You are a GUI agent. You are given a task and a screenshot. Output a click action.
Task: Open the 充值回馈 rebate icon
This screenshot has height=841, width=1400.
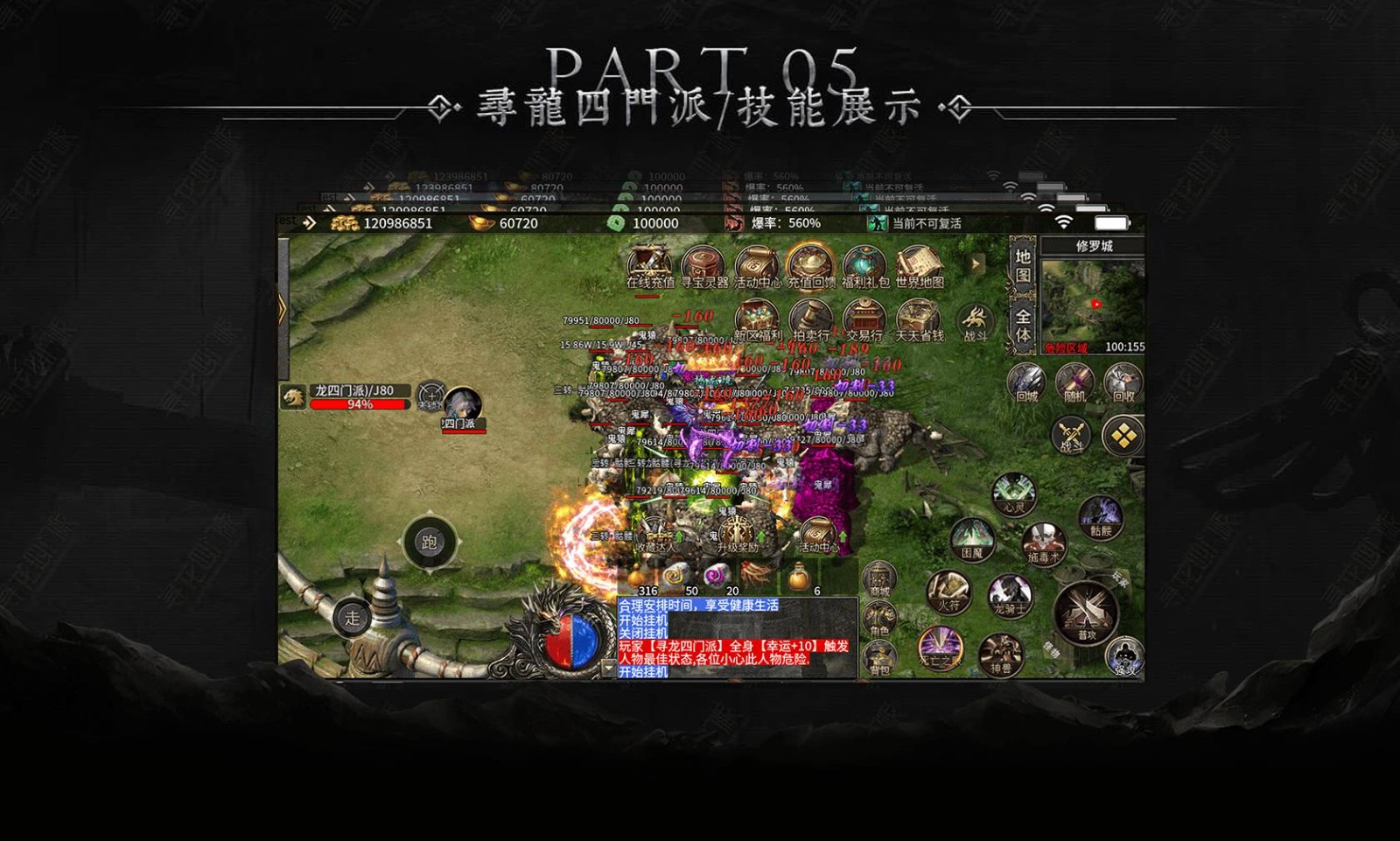pyautogui.click(x=811, y=265)
